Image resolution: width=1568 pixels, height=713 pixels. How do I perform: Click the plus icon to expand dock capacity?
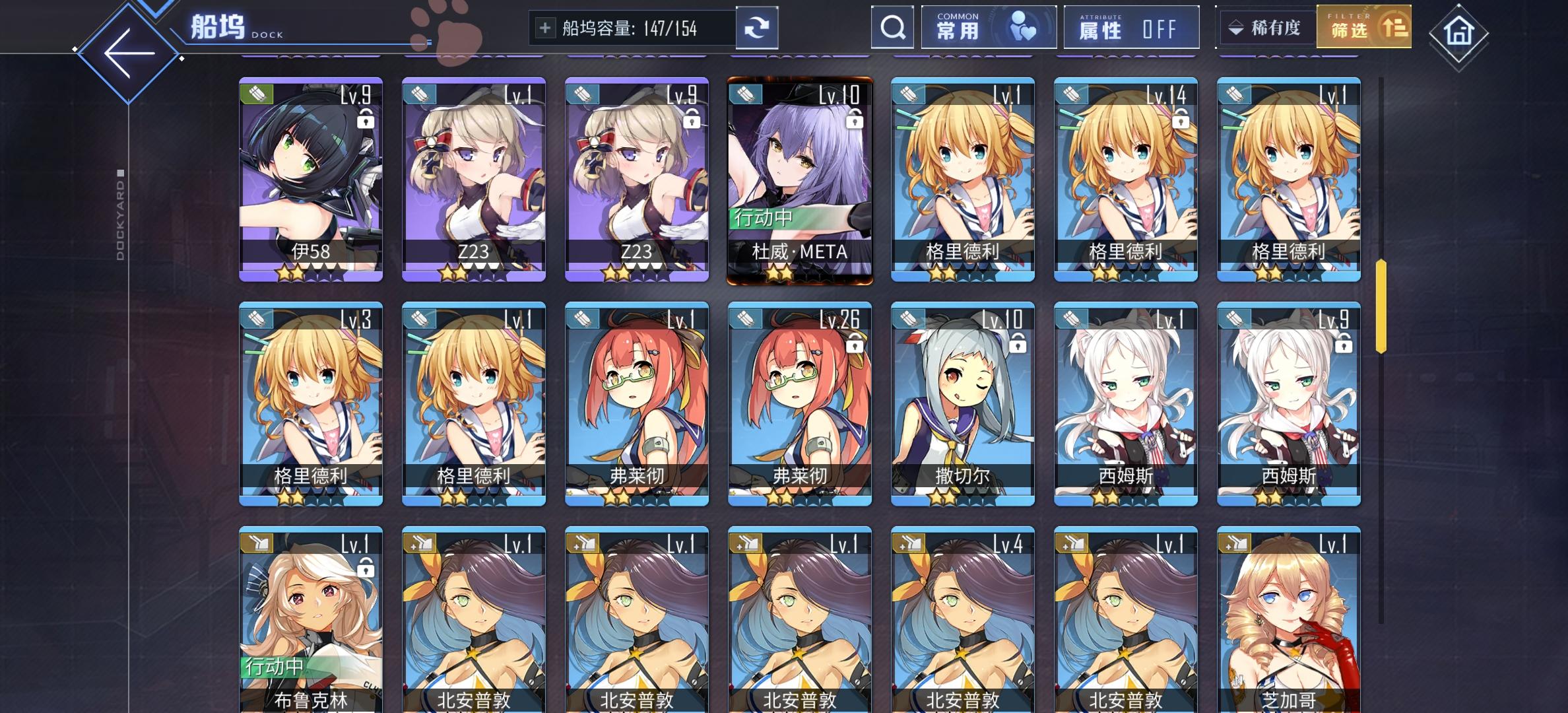544,27
